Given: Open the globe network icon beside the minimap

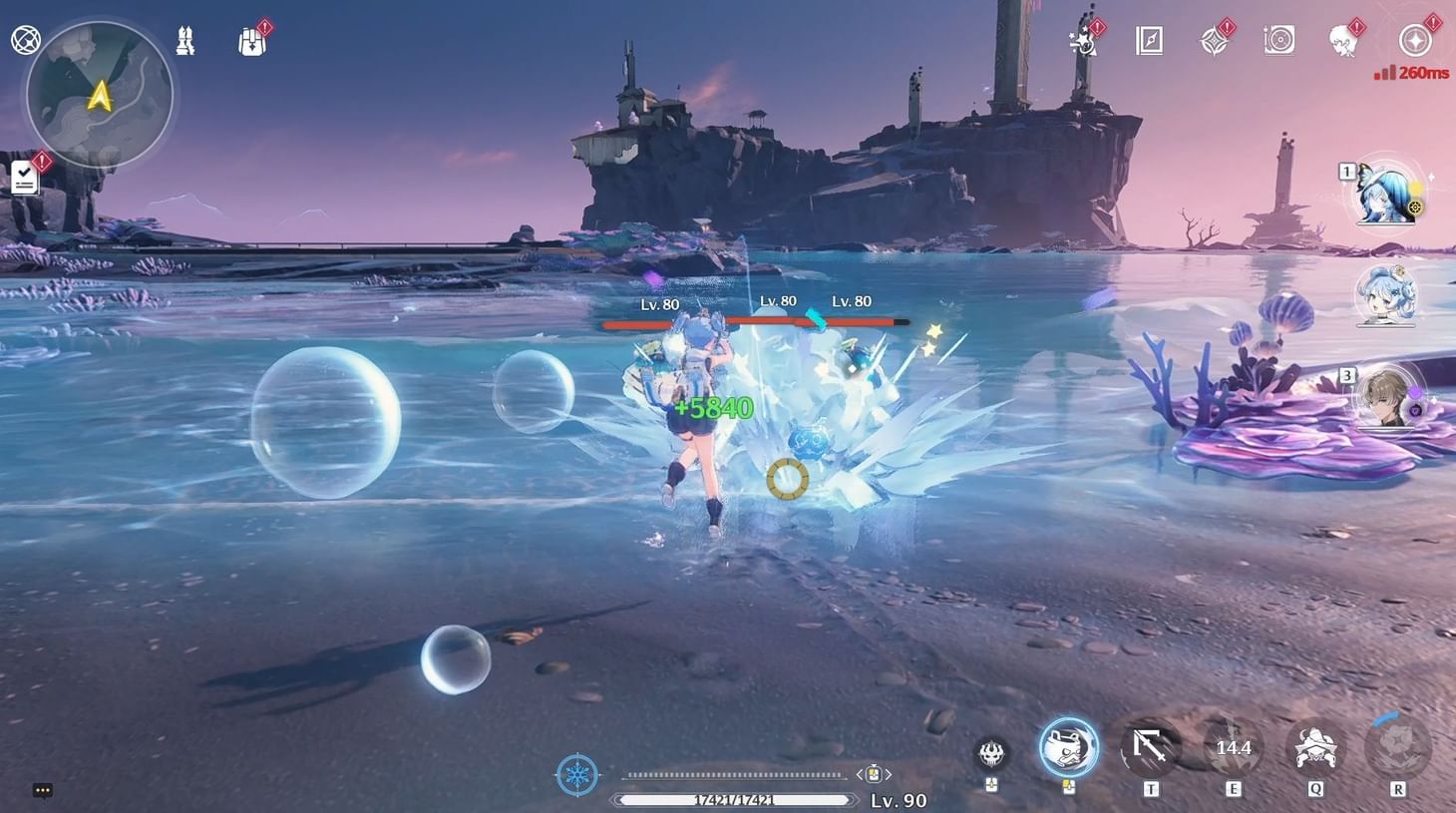Looking at the screenshot, I should pyautogui.click(x=25, y=38).
